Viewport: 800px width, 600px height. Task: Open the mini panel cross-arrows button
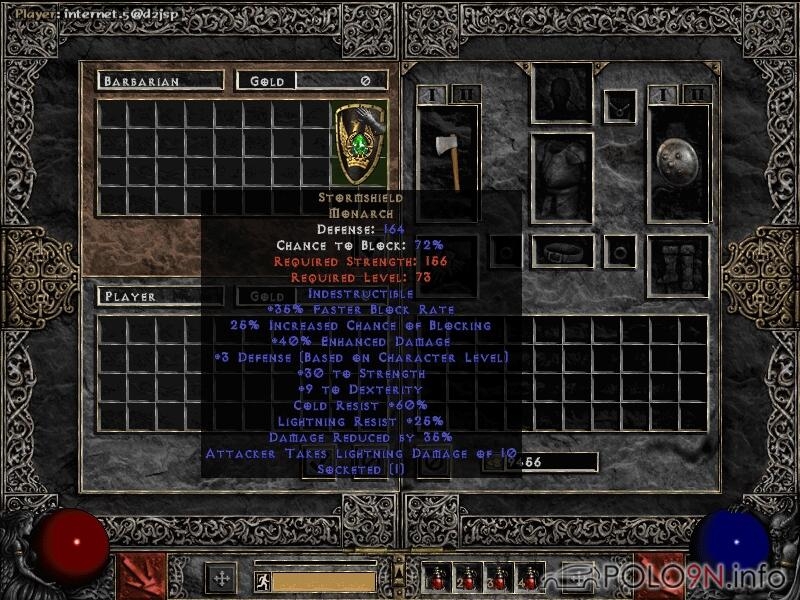[220, 577]
